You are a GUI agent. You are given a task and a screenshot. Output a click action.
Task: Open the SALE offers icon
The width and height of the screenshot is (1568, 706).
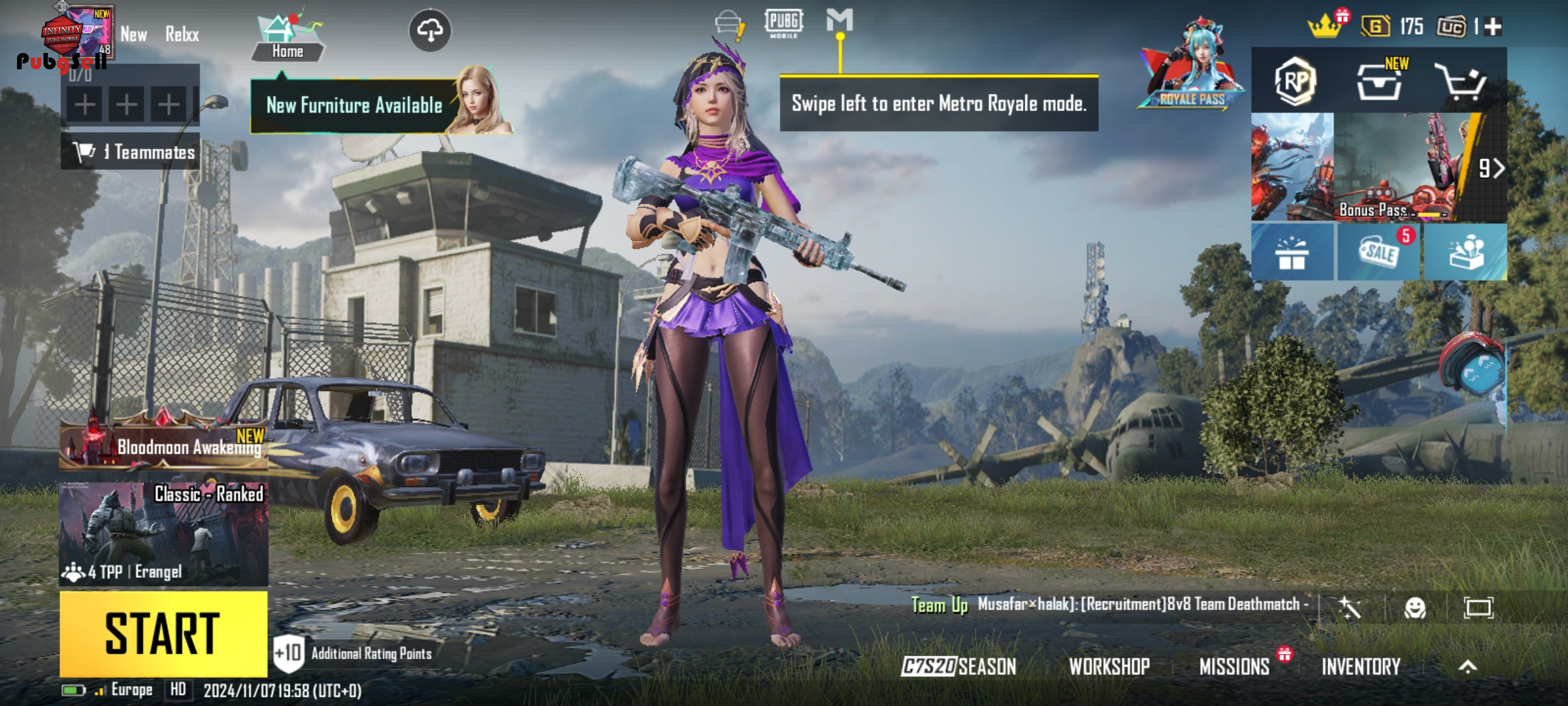pos(1379,252)
